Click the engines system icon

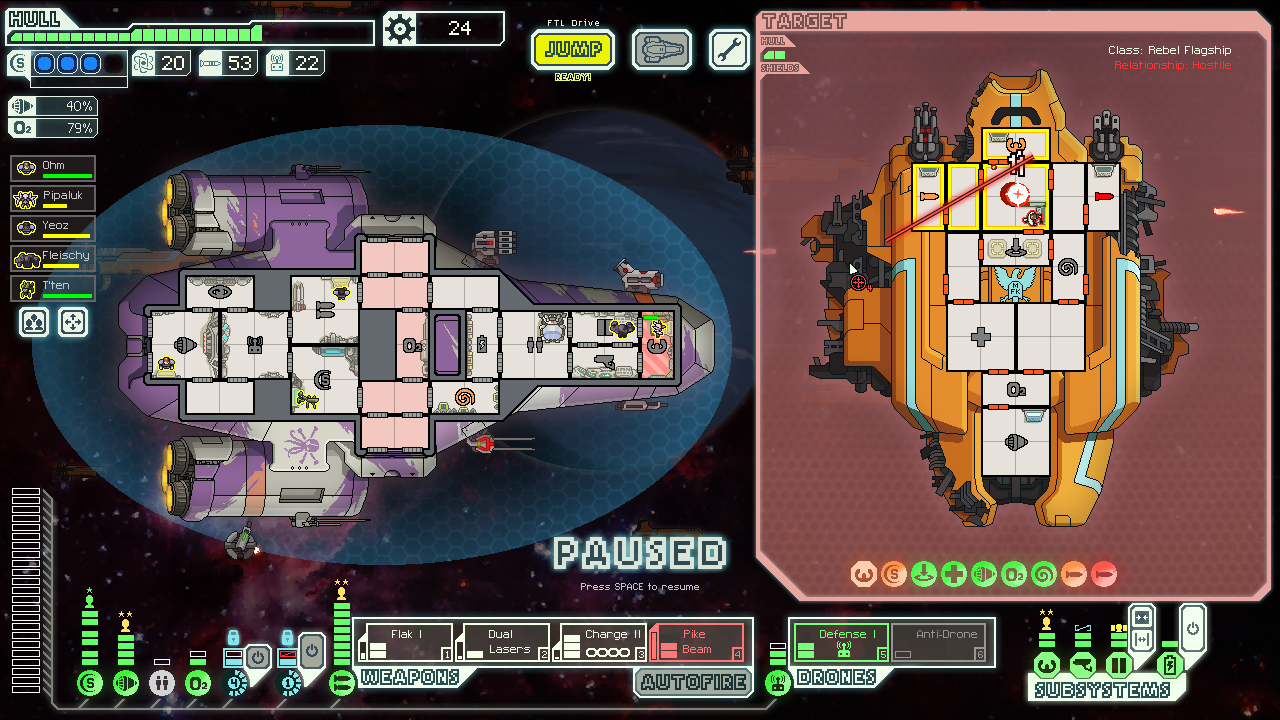click(126, 684)
